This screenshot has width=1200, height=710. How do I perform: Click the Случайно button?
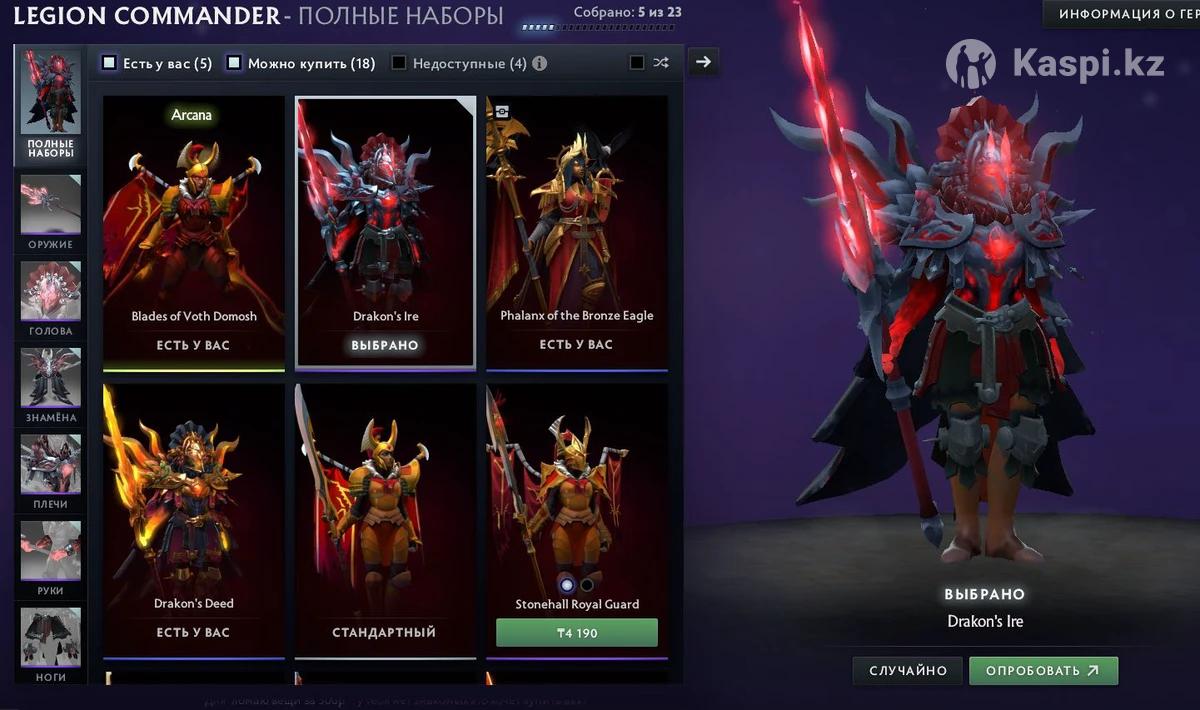coord(907,670)
